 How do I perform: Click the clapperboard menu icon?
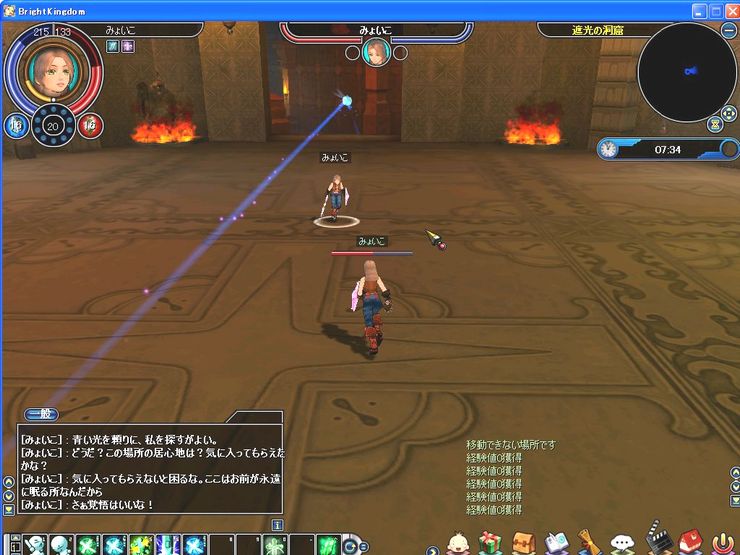click(655, 541)
